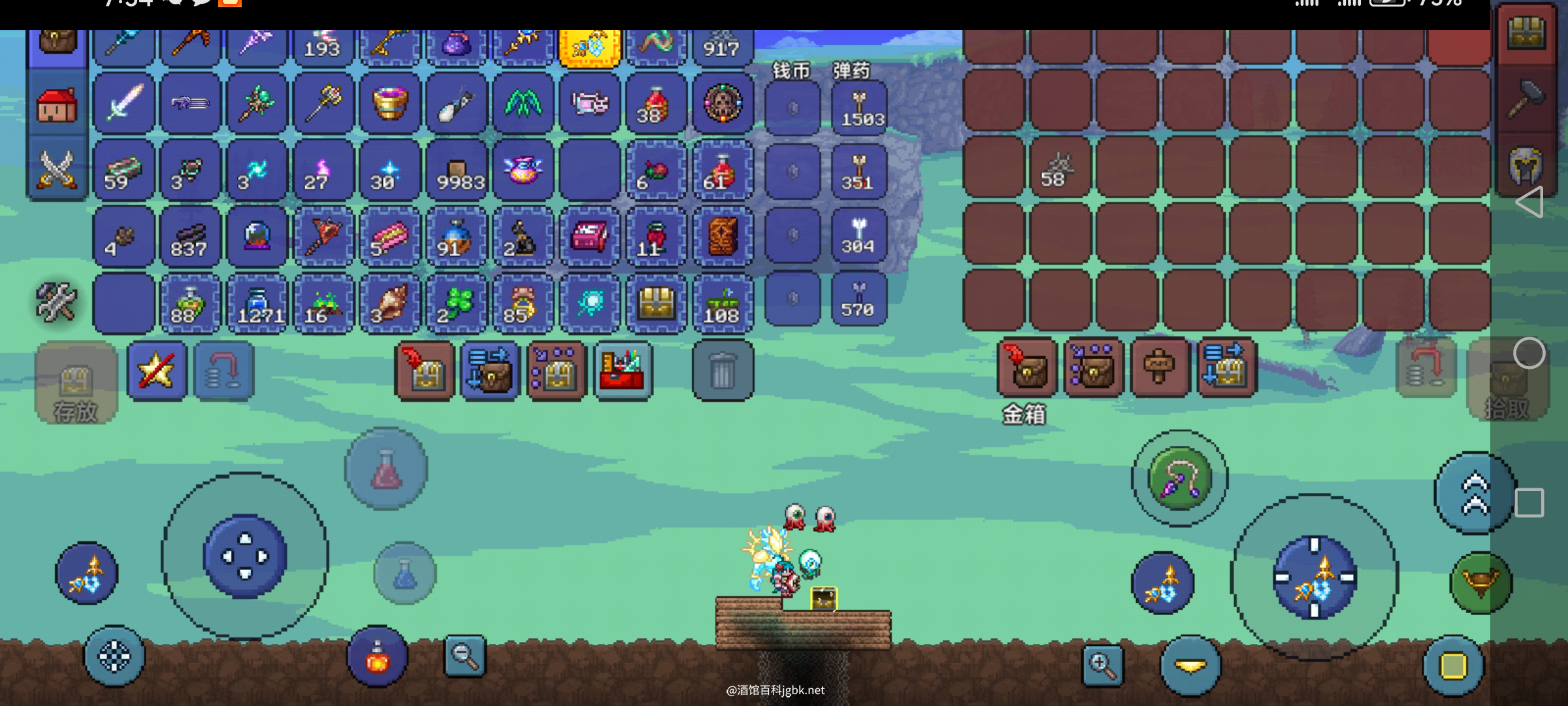Rename the chest using the sign button
1568x706 pixels.
pyautogui.click(x=1160, y=367)
